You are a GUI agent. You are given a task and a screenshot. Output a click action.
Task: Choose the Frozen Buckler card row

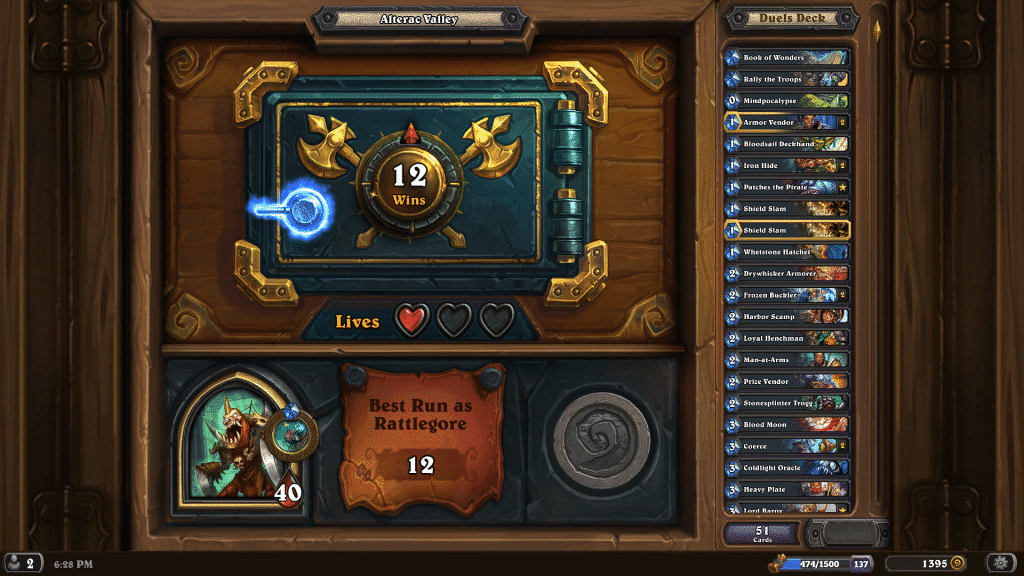787,295
